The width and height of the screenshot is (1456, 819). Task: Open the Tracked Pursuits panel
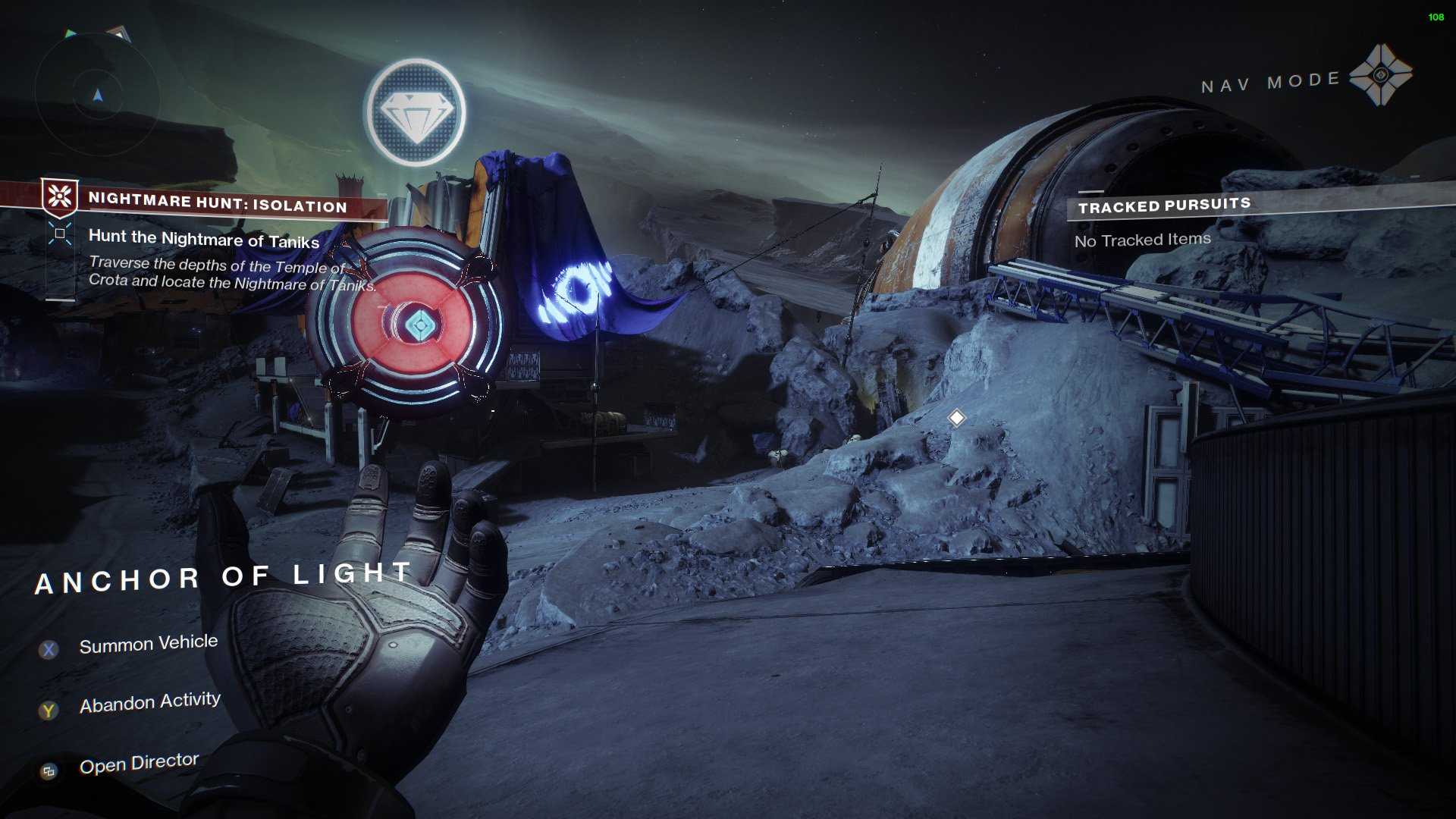[x=1164, y=206]
